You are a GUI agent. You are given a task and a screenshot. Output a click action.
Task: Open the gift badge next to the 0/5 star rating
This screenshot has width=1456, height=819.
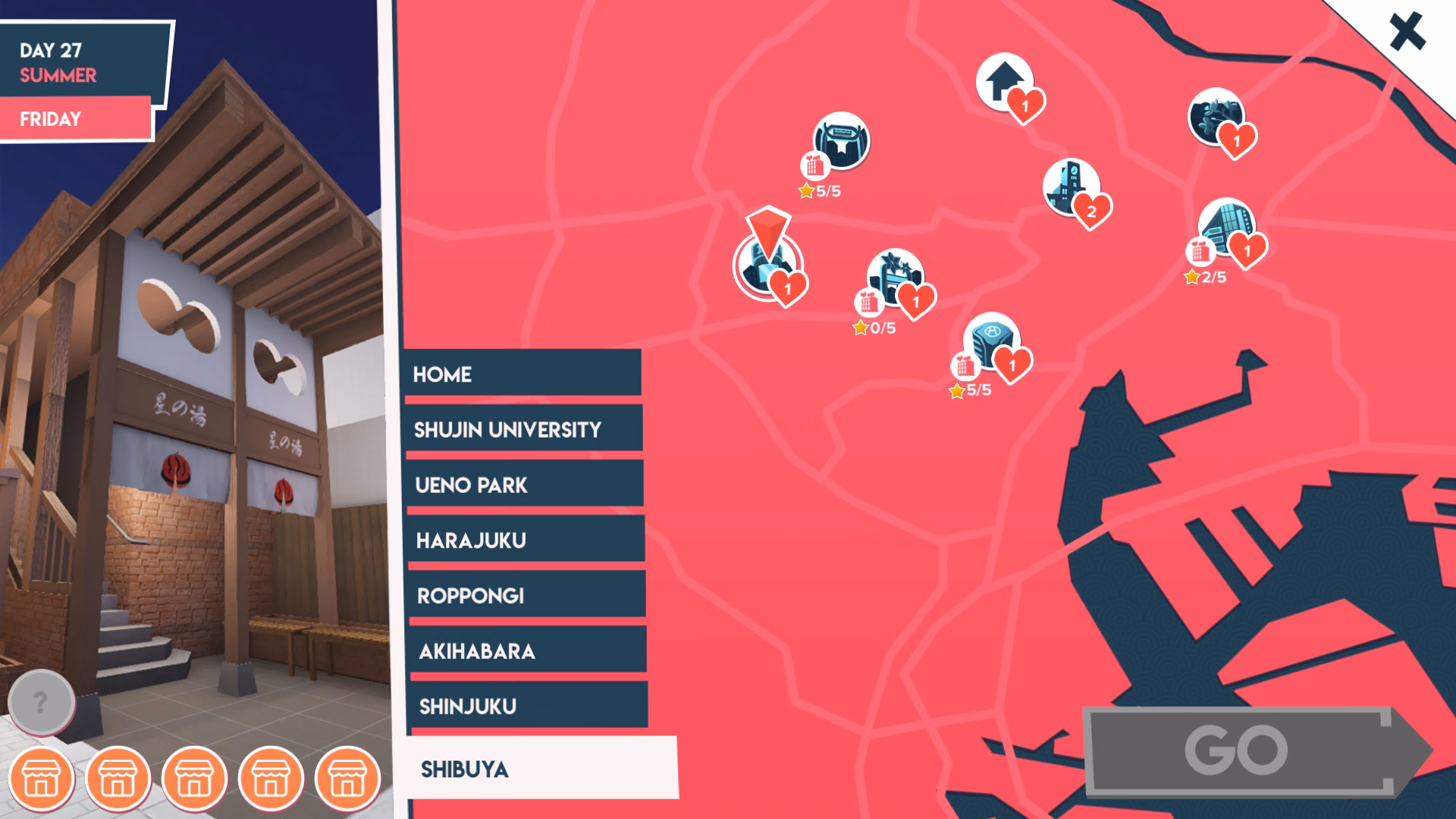point(871,300)
